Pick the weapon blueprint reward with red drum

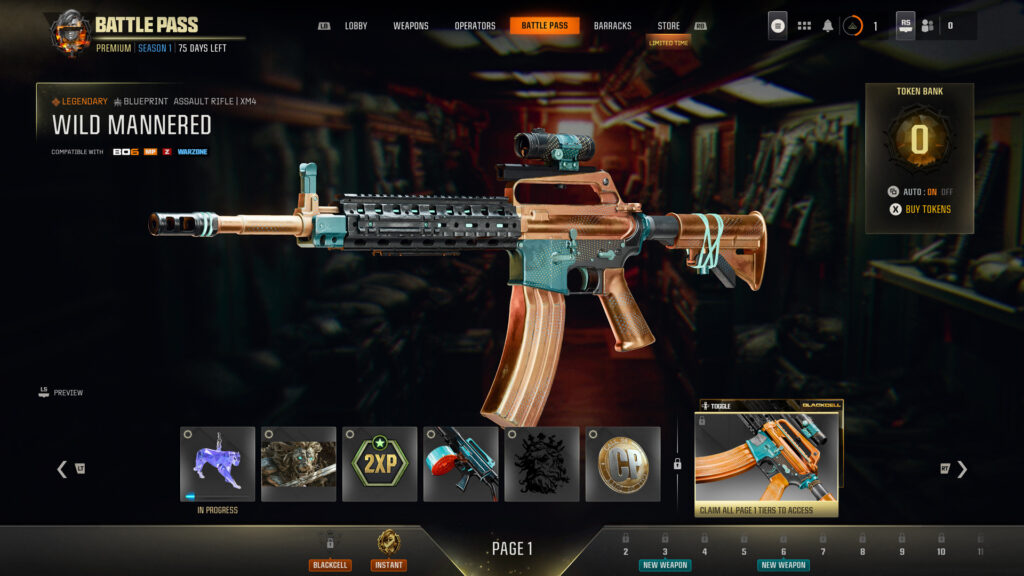click(460, 464)
